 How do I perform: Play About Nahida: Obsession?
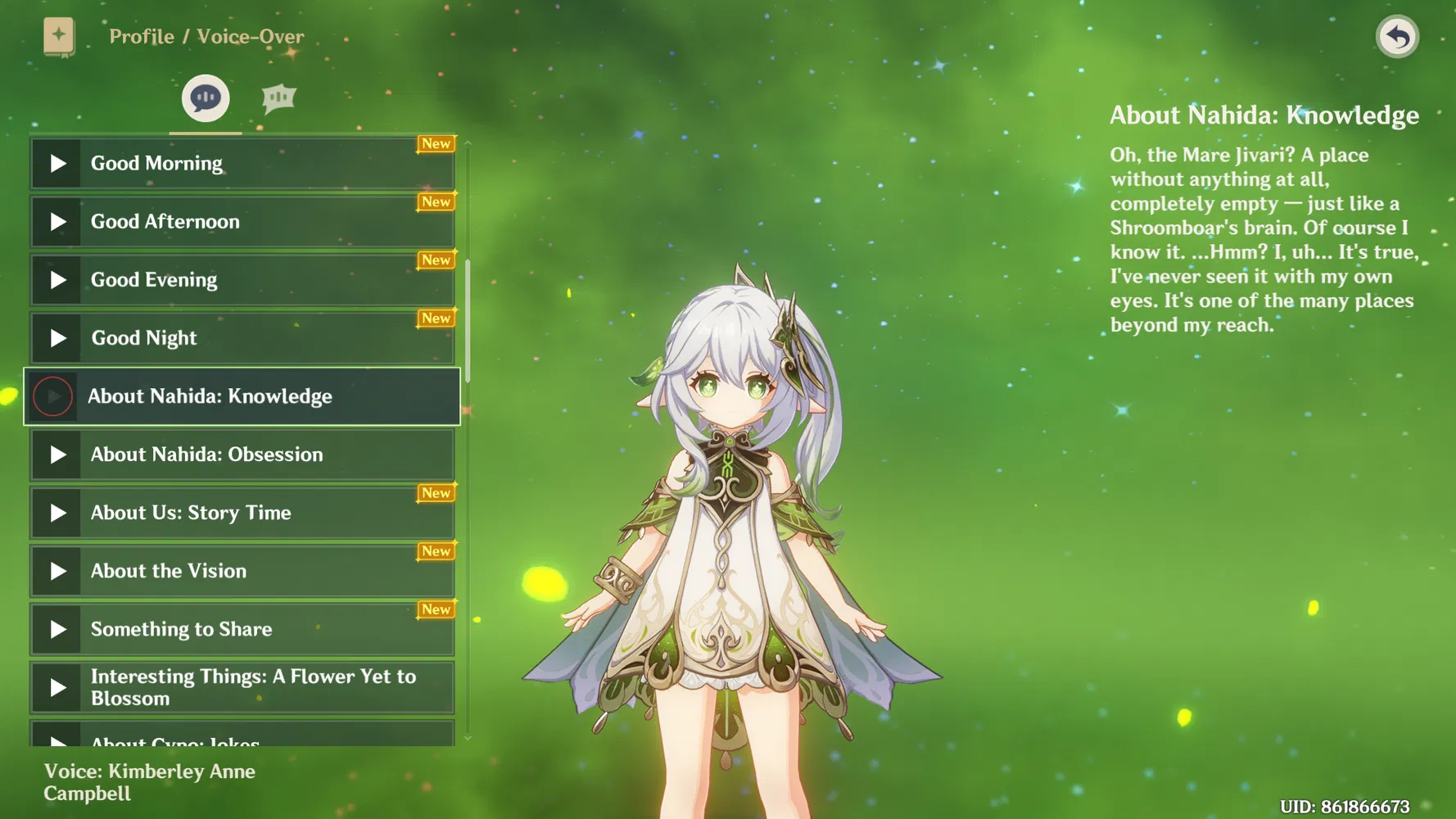tap(57, 455)
